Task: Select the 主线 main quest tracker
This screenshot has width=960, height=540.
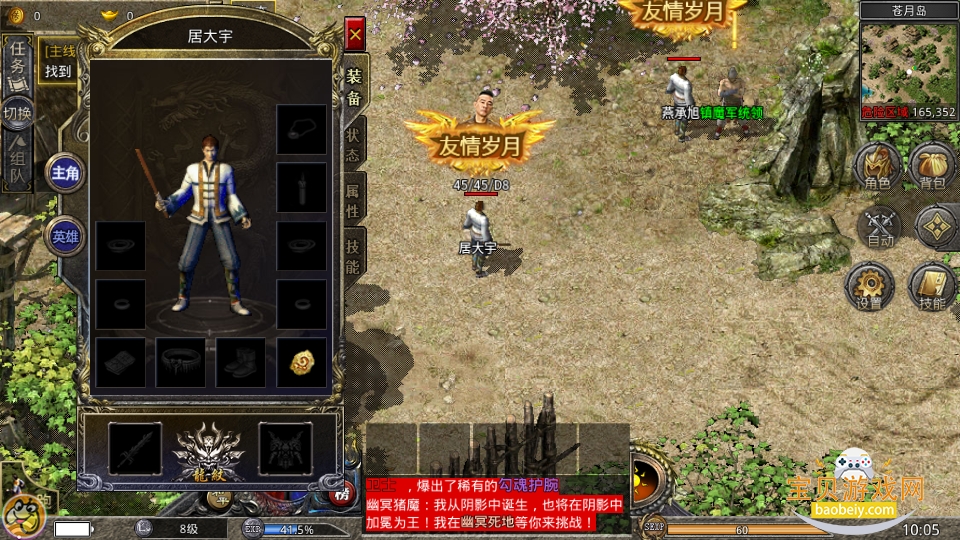Action: point(59,60)
